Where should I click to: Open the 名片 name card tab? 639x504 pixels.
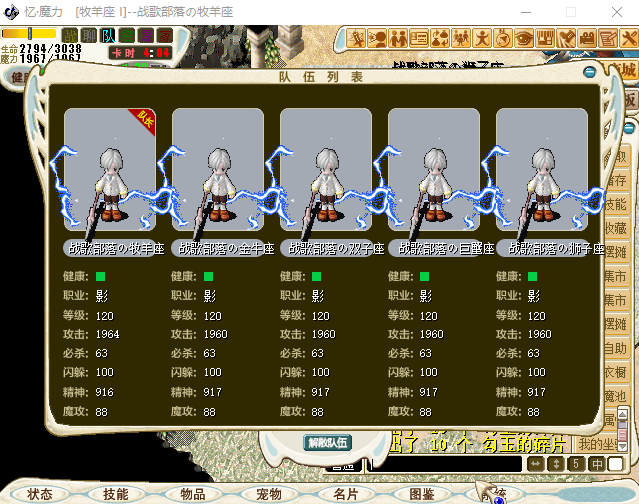point(345,494)
